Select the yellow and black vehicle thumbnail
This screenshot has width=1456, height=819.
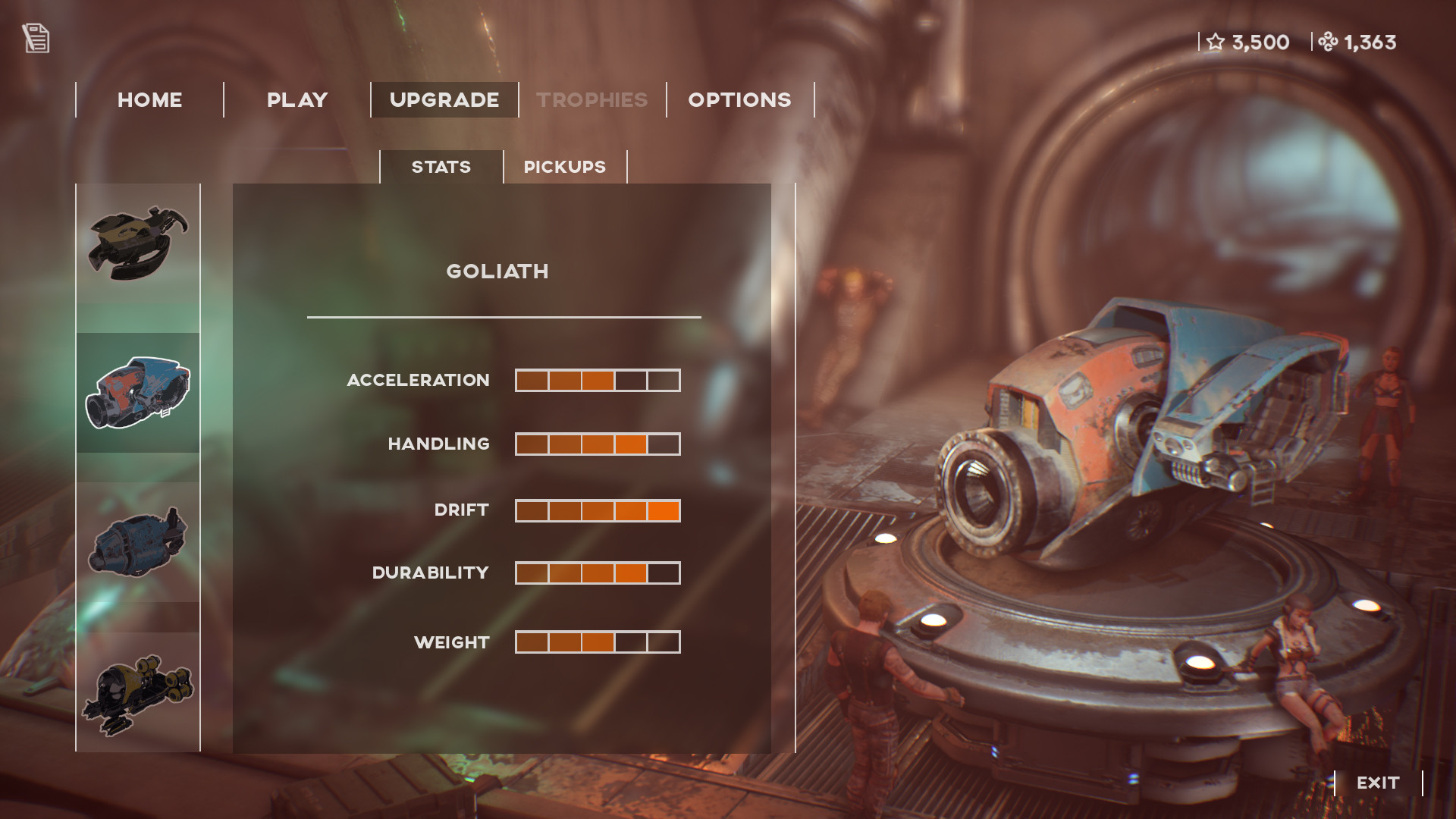pos(138,692)
